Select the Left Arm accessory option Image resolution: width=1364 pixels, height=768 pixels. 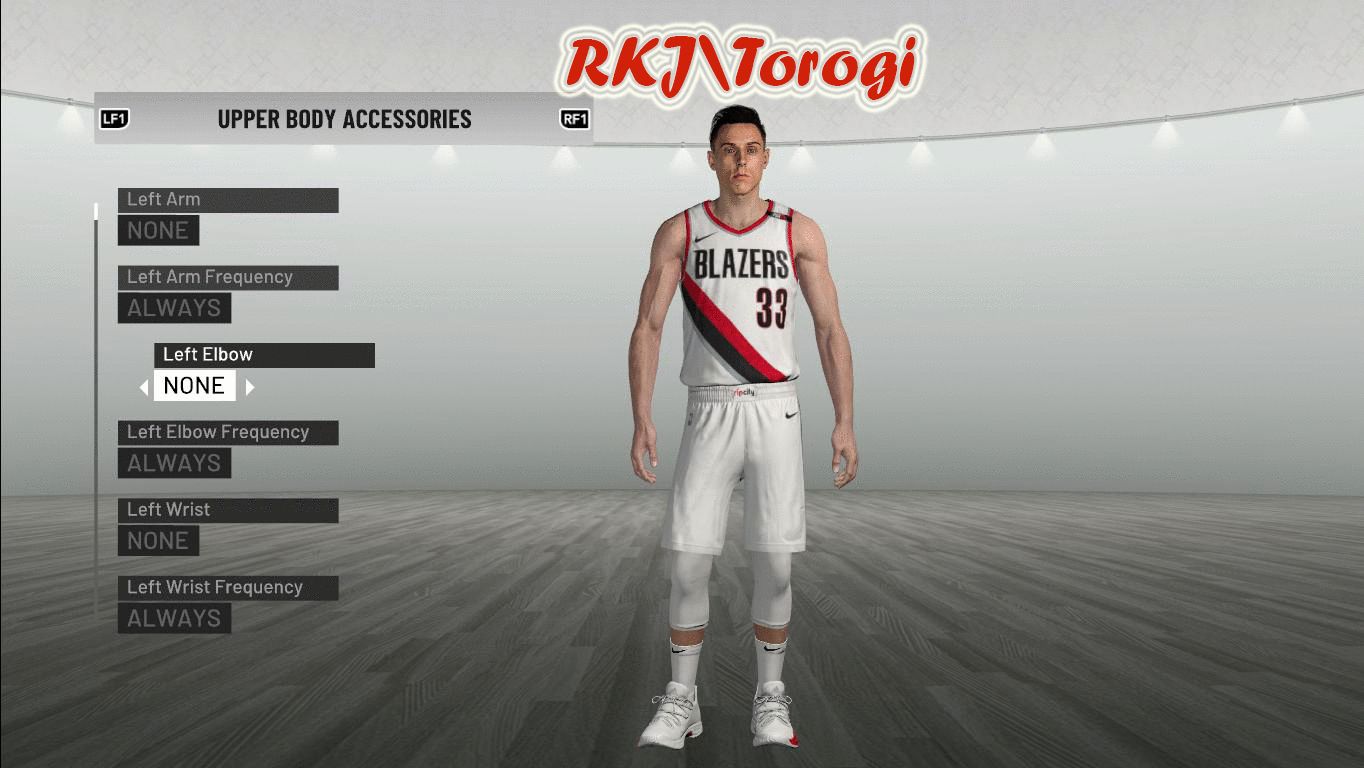pos(227,200)
